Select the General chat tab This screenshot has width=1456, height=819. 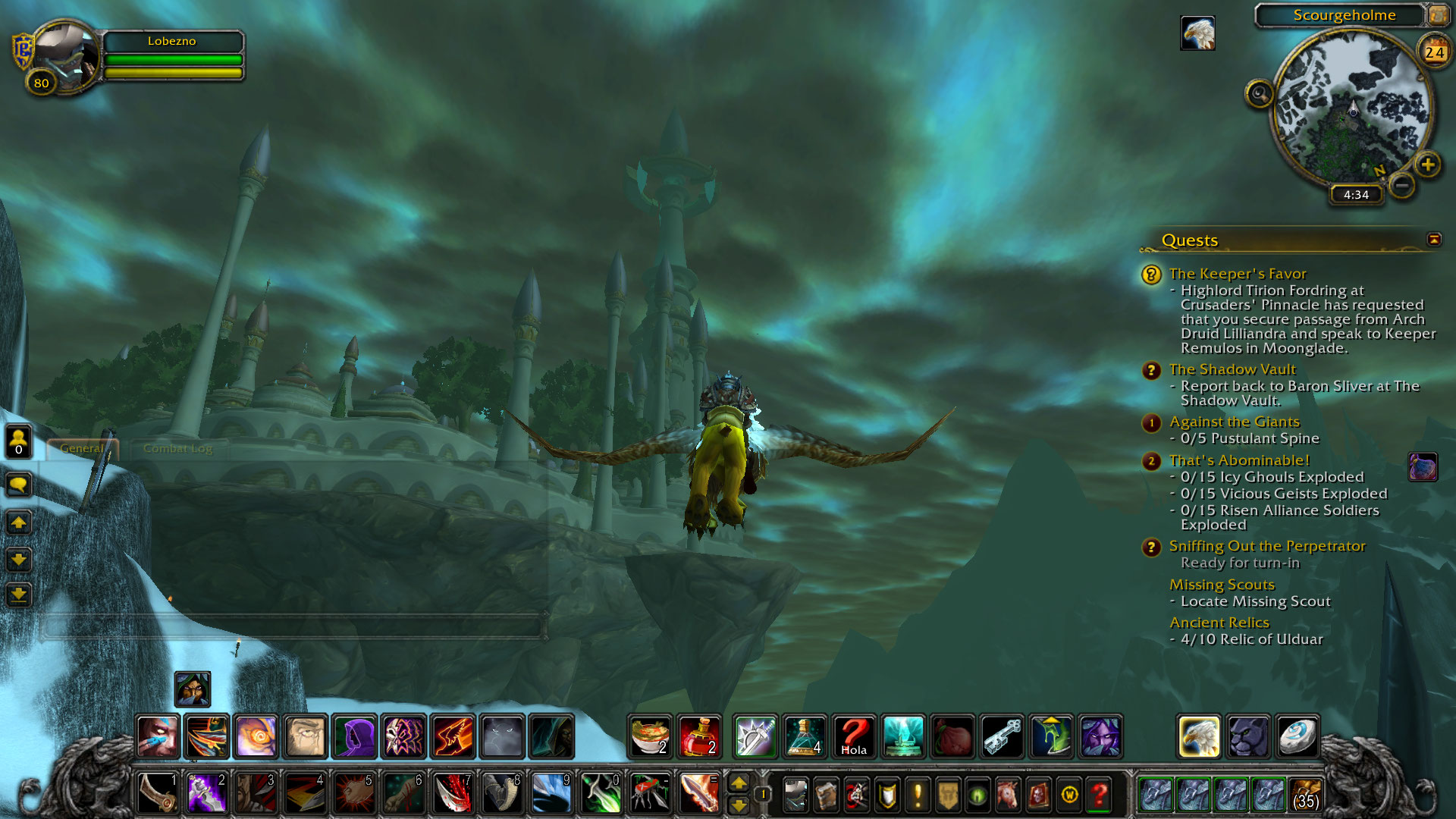coord(81,448)
